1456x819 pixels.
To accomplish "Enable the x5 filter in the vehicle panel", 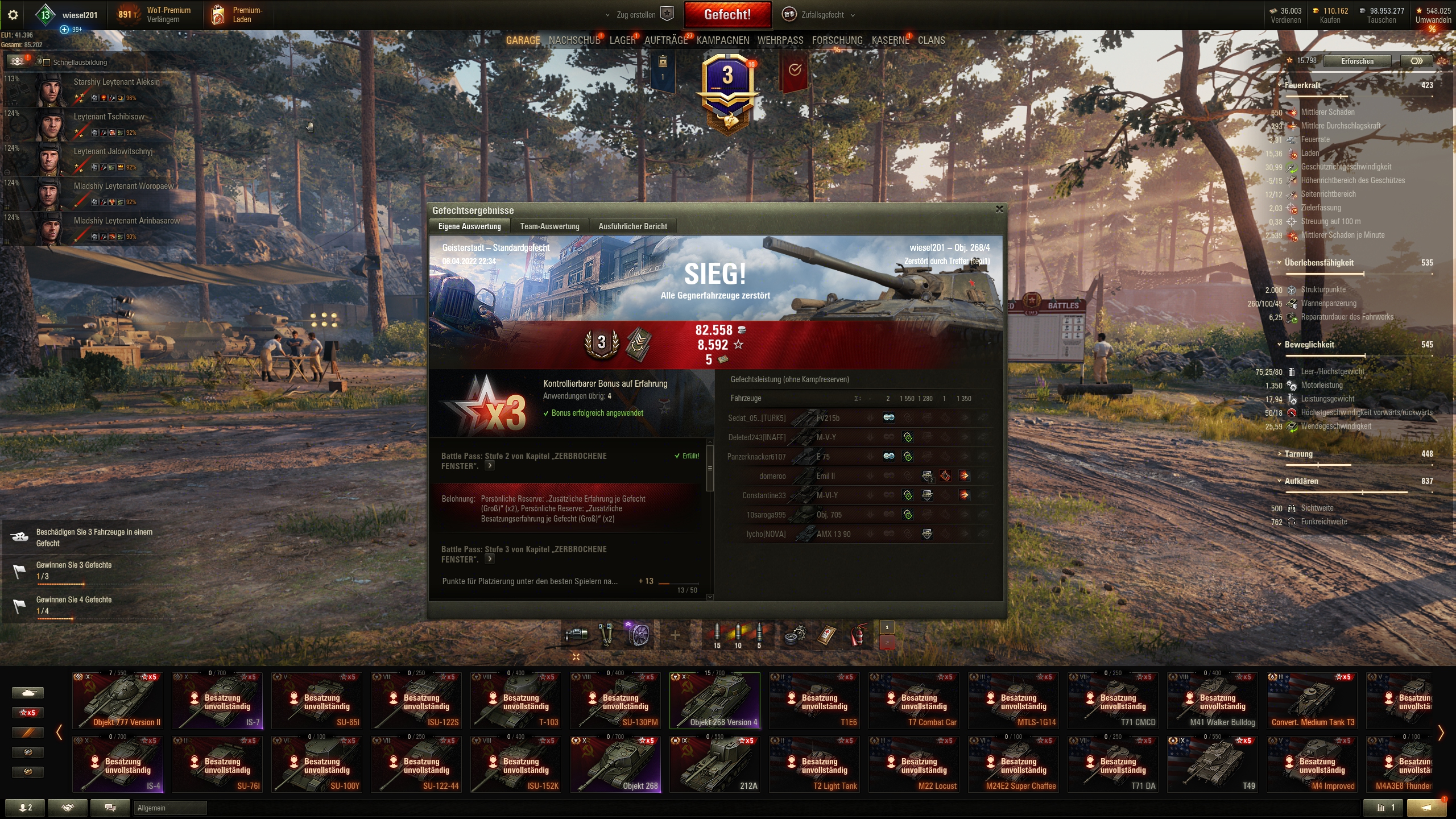I will pos(28,713).
